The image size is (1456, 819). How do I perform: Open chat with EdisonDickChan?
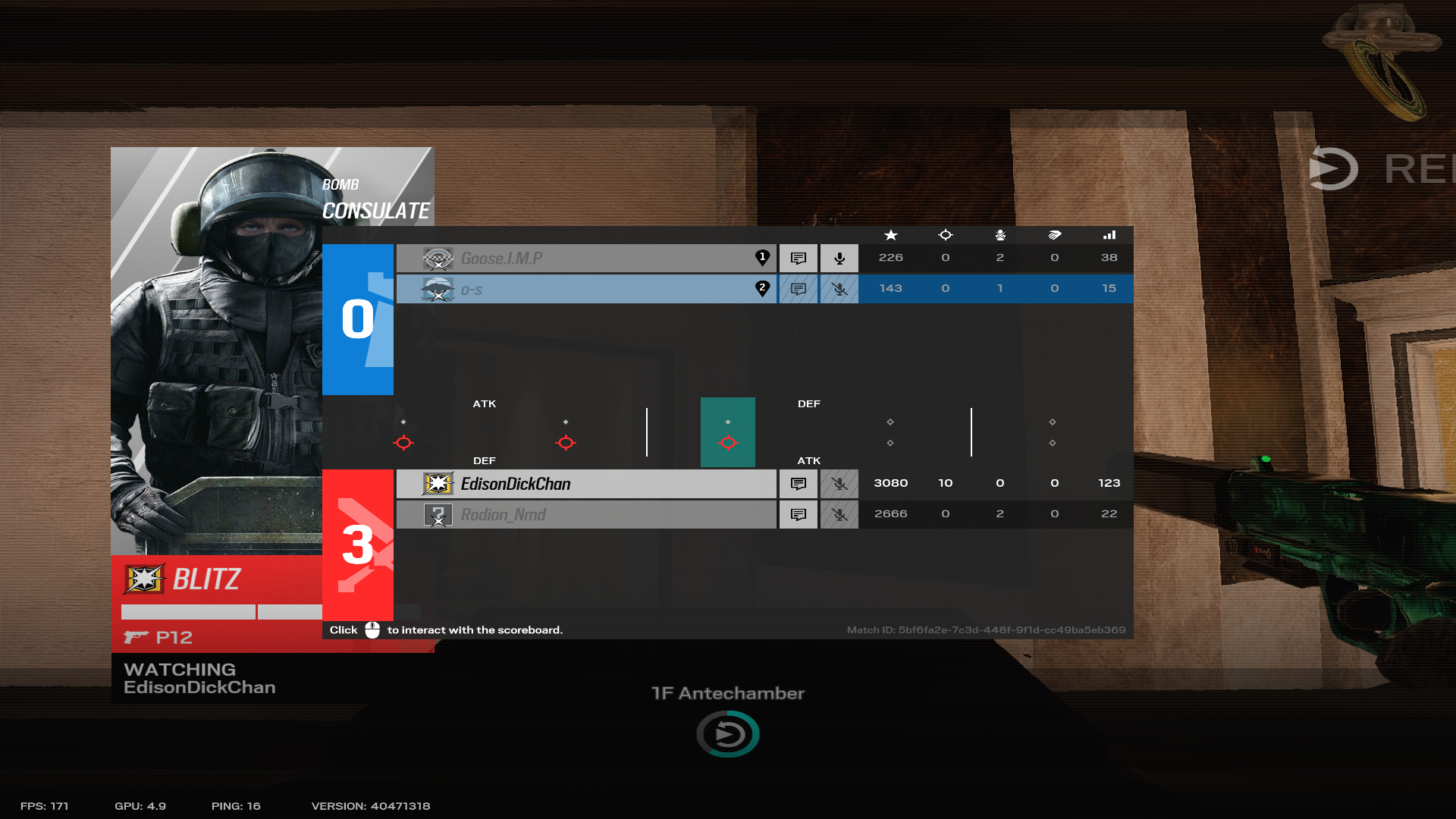798,483
